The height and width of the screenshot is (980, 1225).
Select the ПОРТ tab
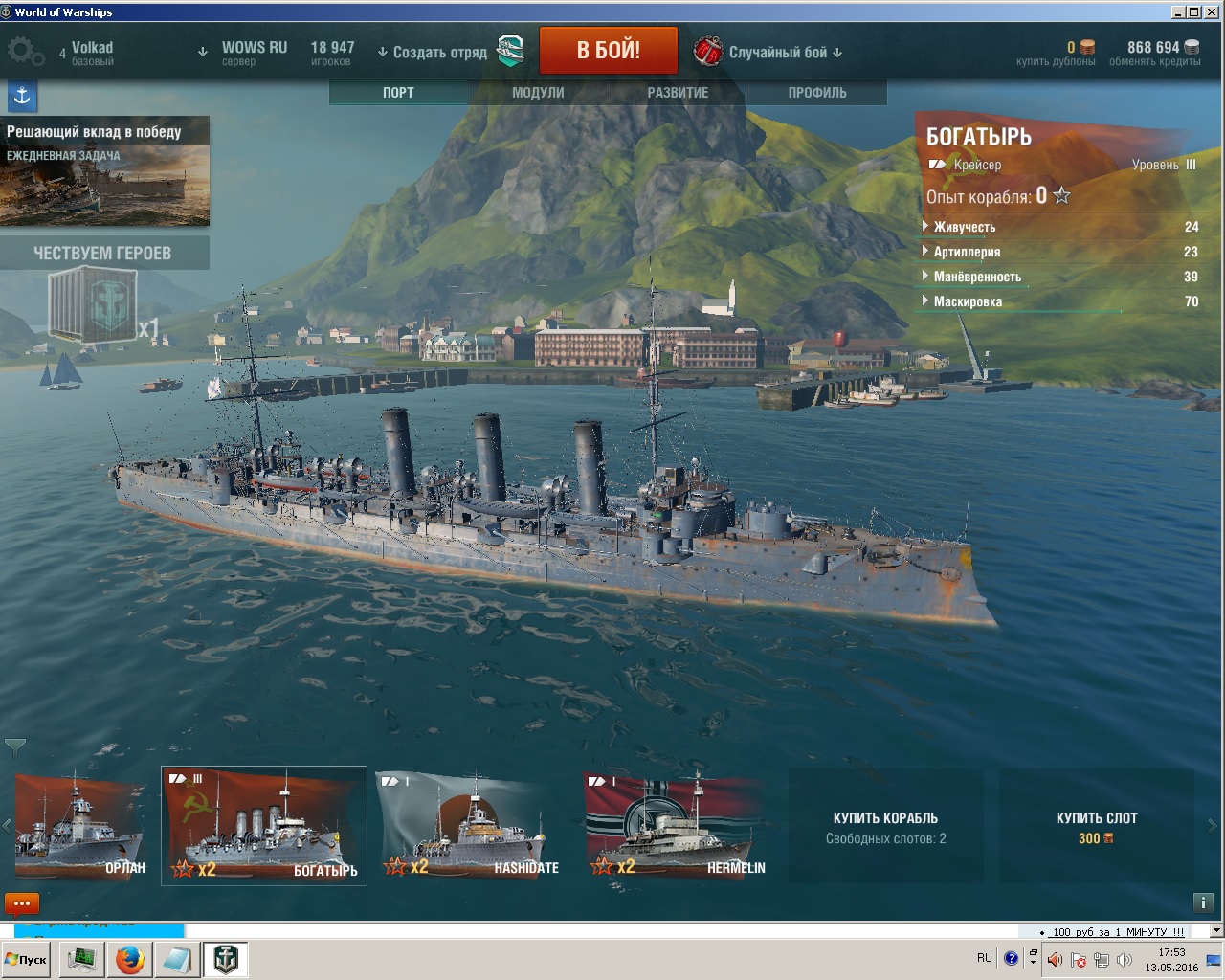point(398,93)
